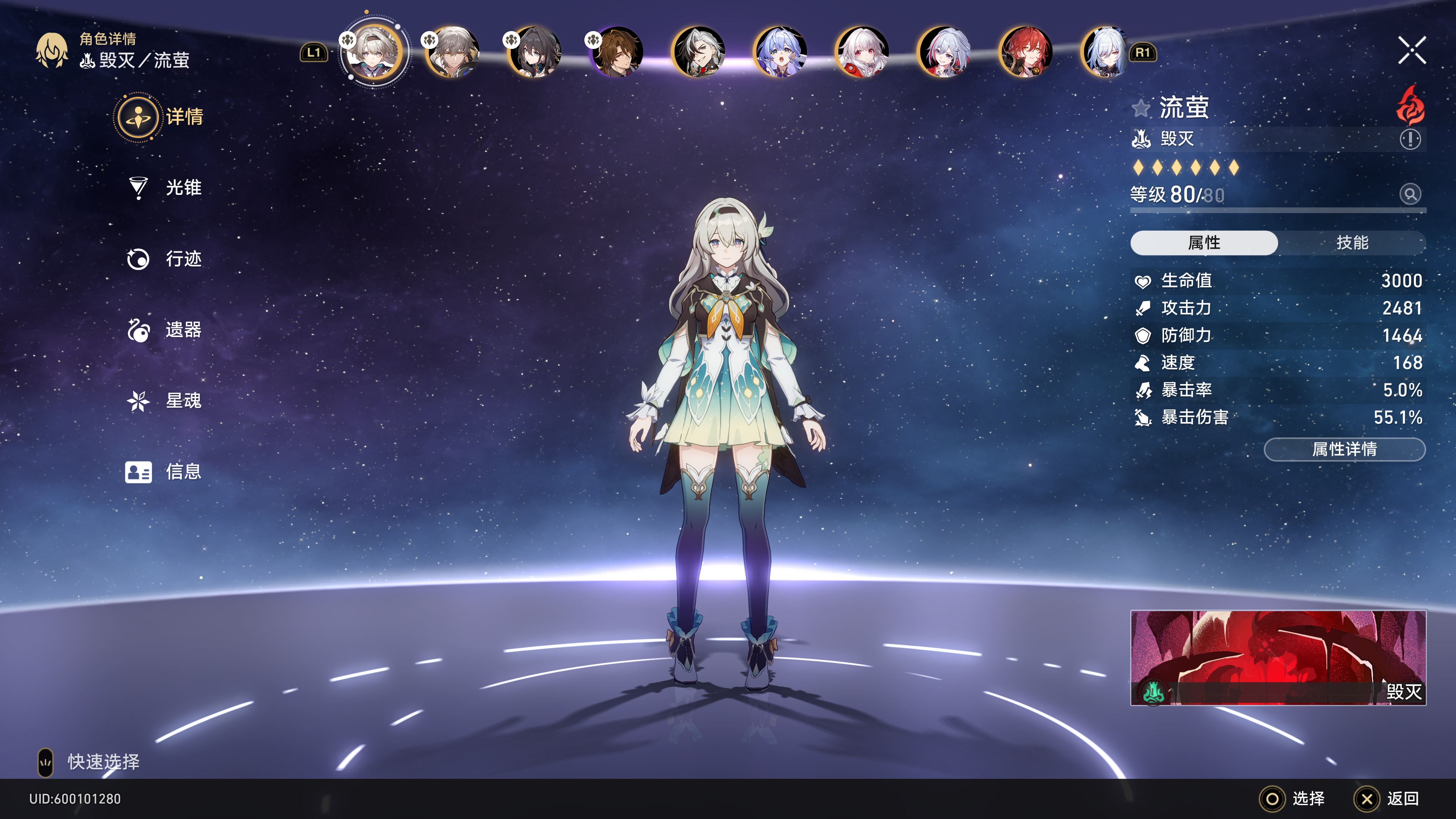Image resolution: width=1456 pixels, height=819 pixels.
Task: Show the 信息 character info page
Action: [x=182, y=472]
